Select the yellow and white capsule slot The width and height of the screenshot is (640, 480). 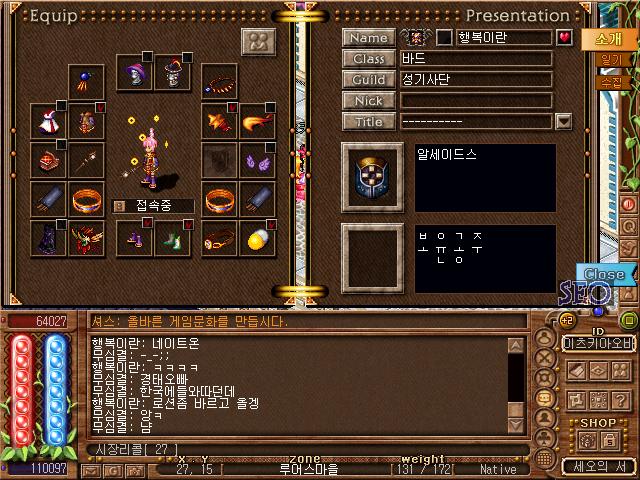click(x=256, y=238)
